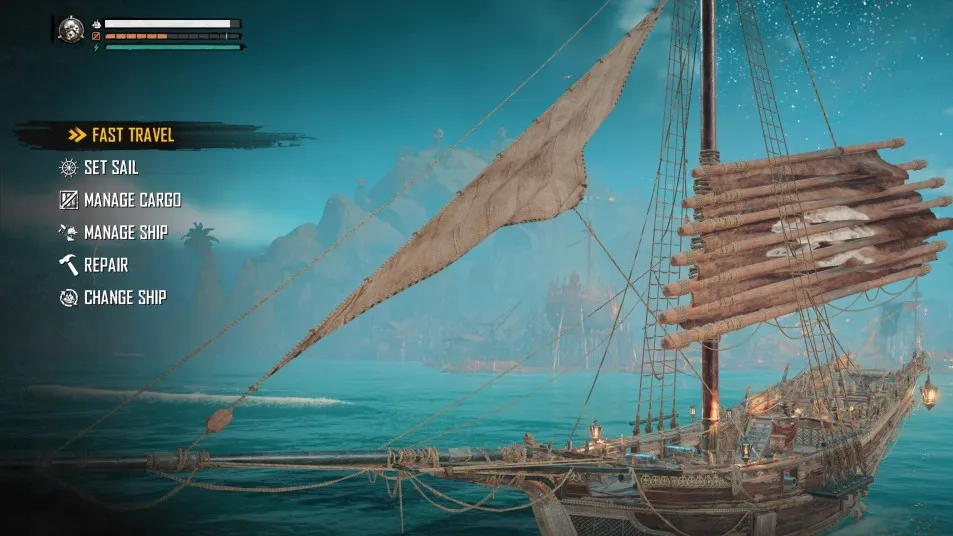Click the pirate skull portrait emblem
This screenshot has width=953, height=536.
click(71, 30)
